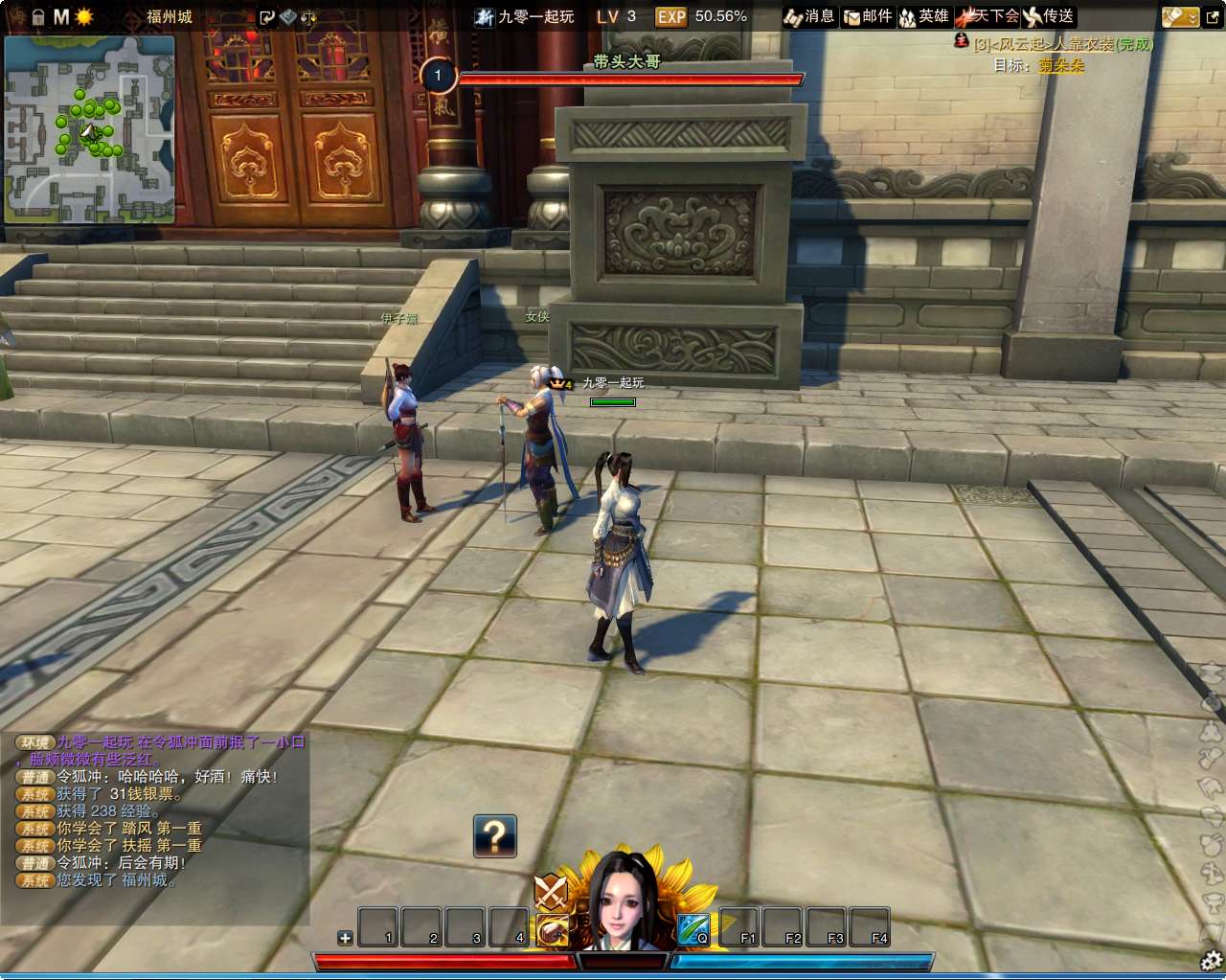Select the 风云起 quest tracker entry
Image resolution: width=1226 pixels, height=980 pixels.
[x=1063, y=44]
